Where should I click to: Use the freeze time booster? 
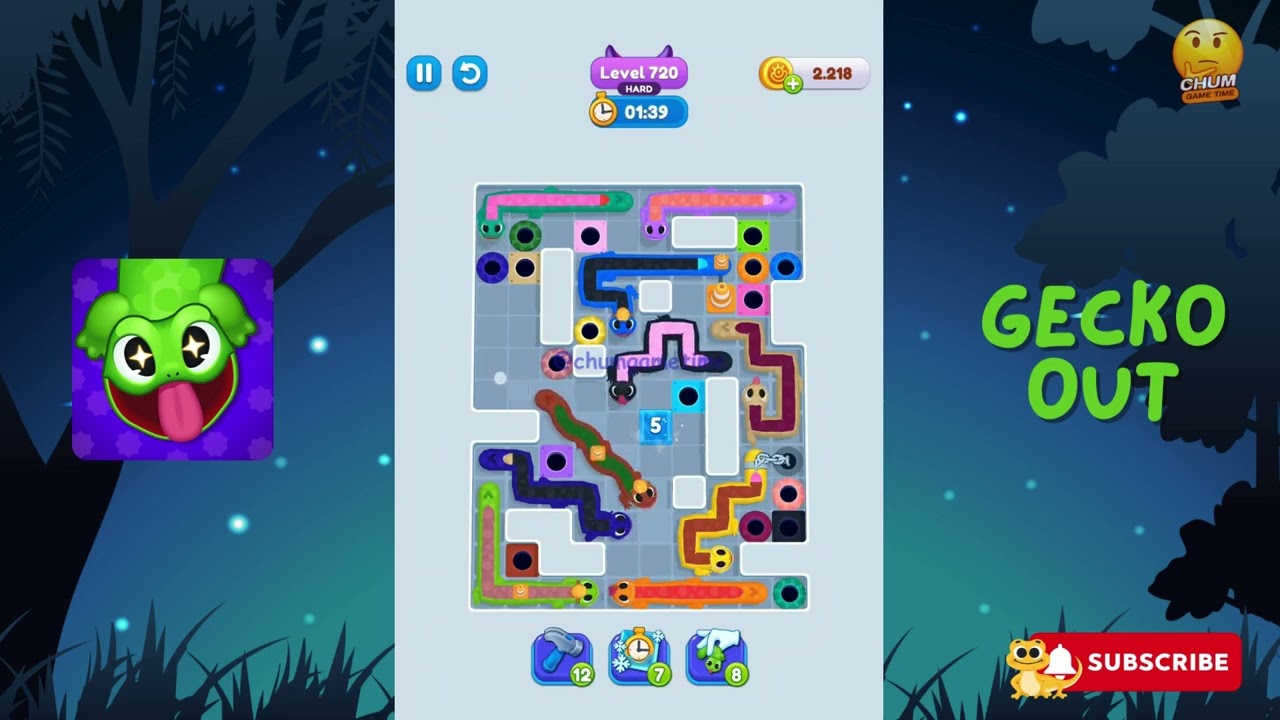click(637, 658)
